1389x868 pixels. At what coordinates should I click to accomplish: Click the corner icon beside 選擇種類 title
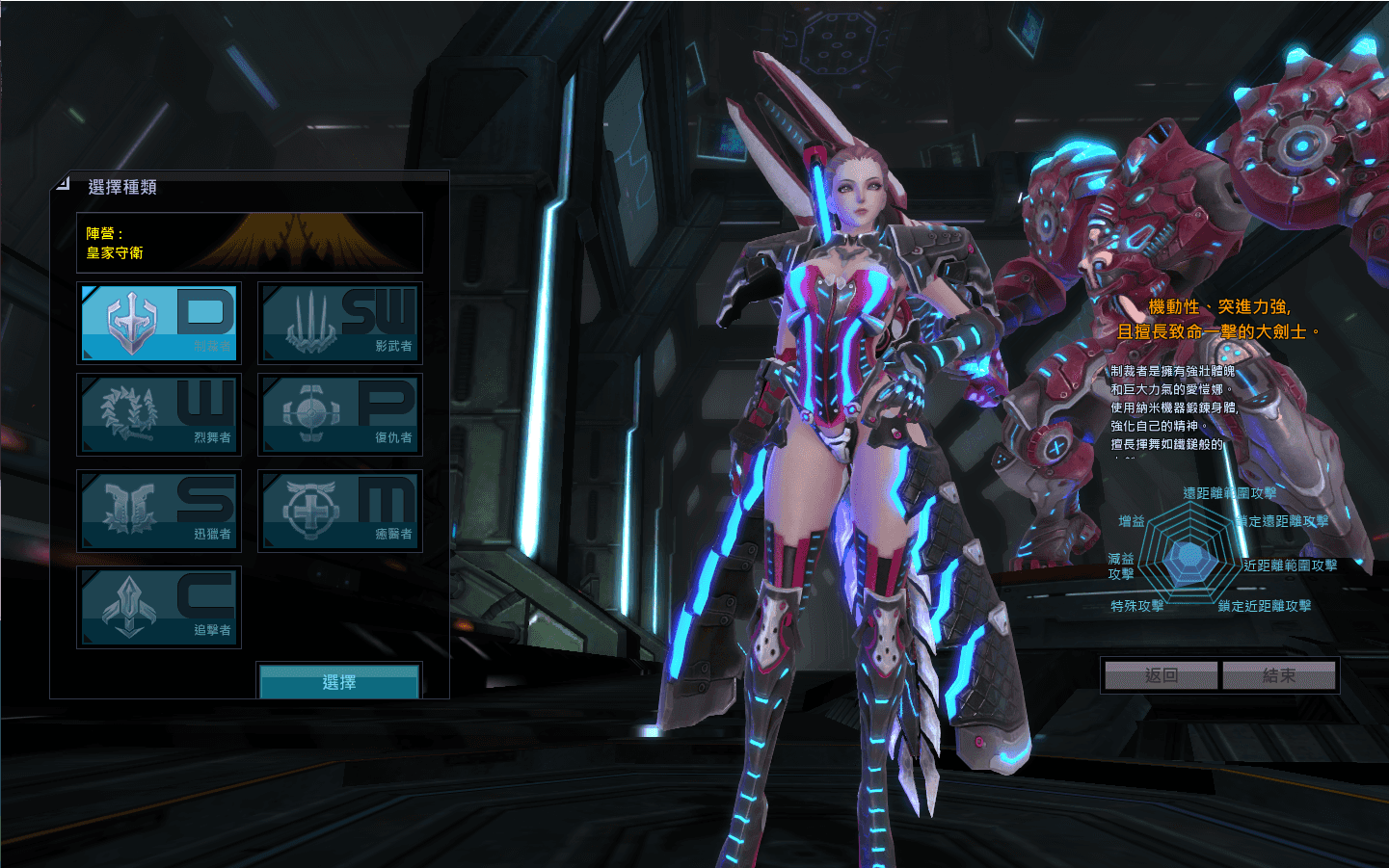(x=64, y=182)
